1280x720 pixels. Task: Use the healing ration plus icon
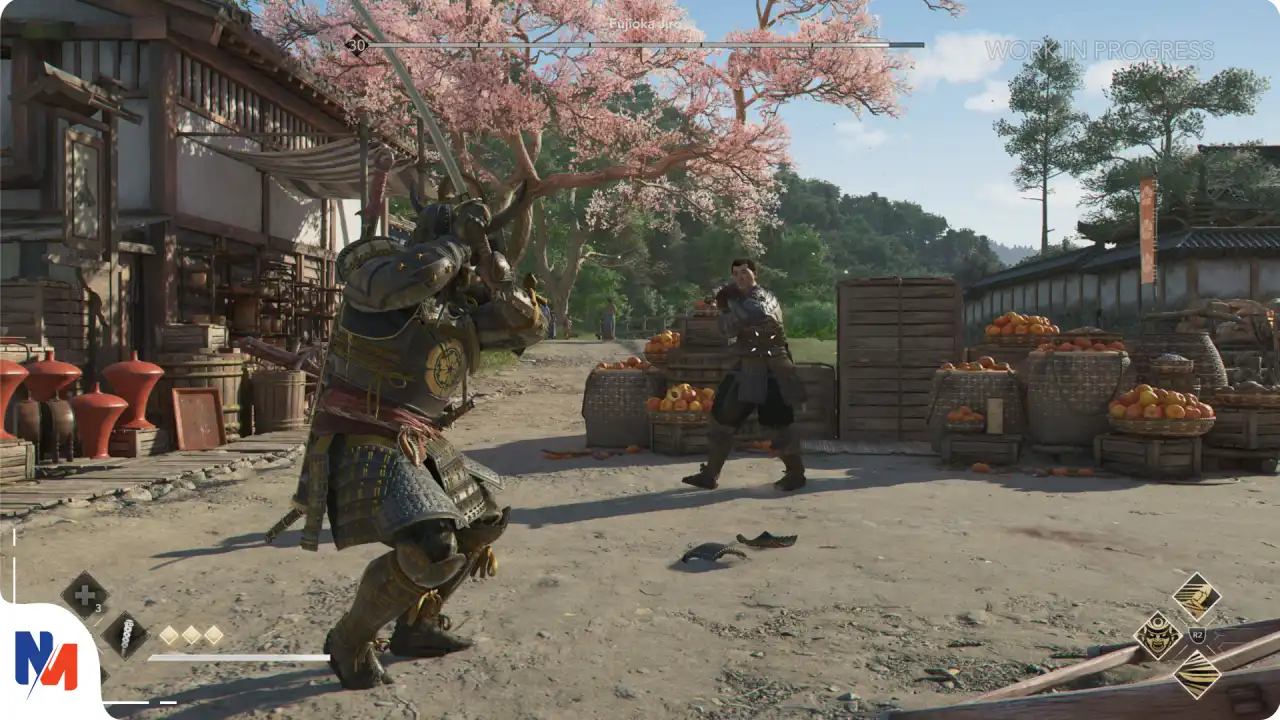(85, 595)
